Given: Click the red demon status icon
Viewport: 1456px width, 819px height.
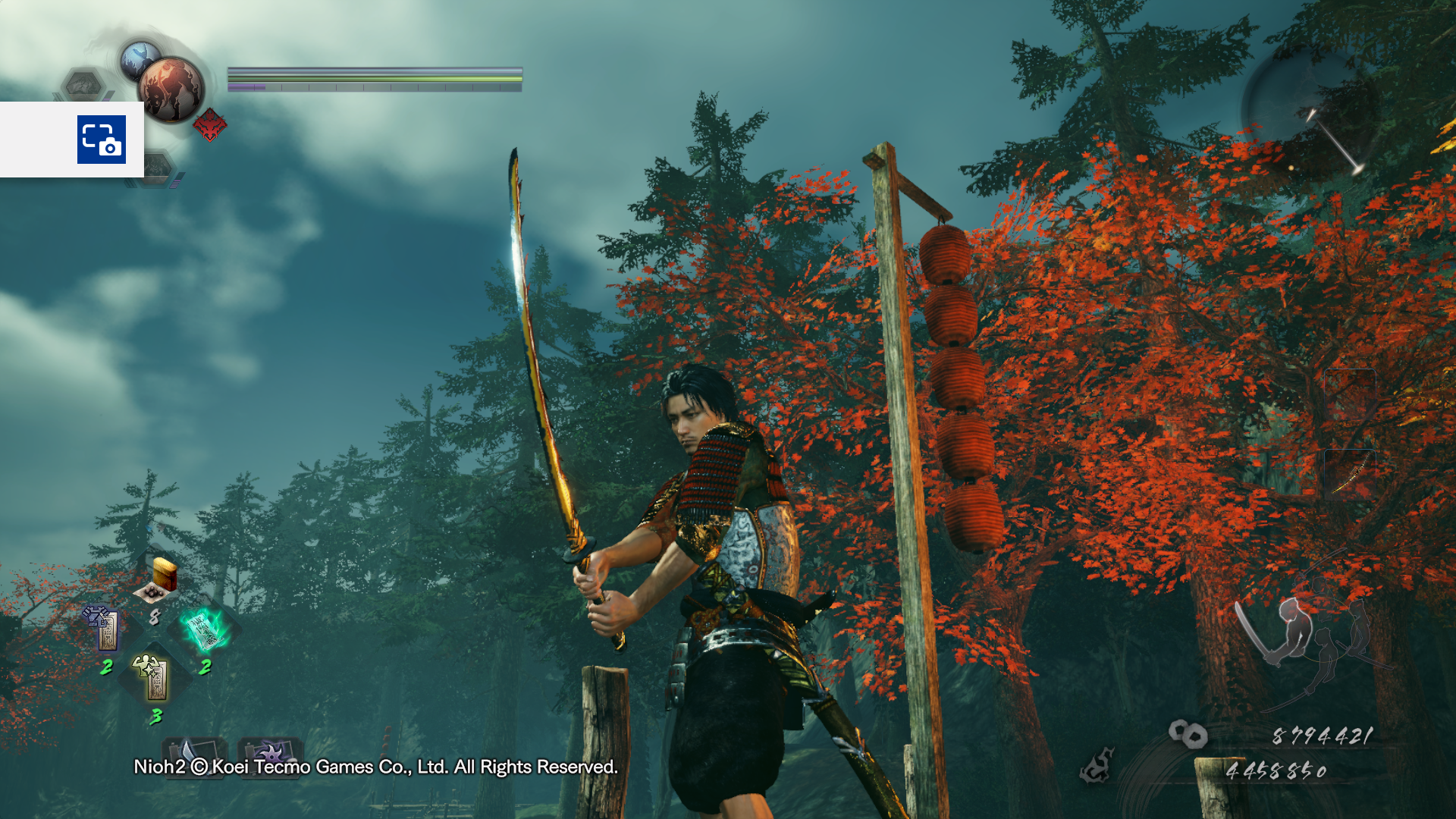Looking at the screenshot, I should pyautogui.click(x=209, y=124).
